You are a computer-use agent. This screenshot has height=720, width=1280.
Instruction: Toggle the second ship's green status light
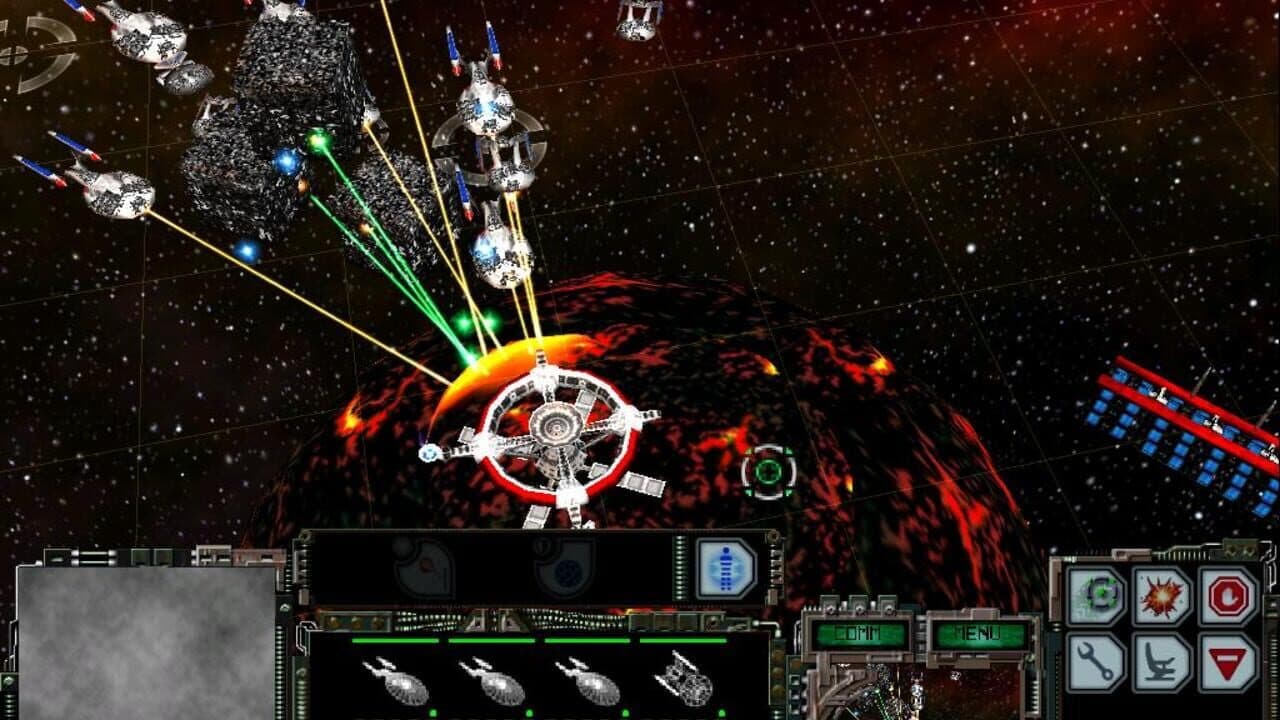tap(528, 712)
